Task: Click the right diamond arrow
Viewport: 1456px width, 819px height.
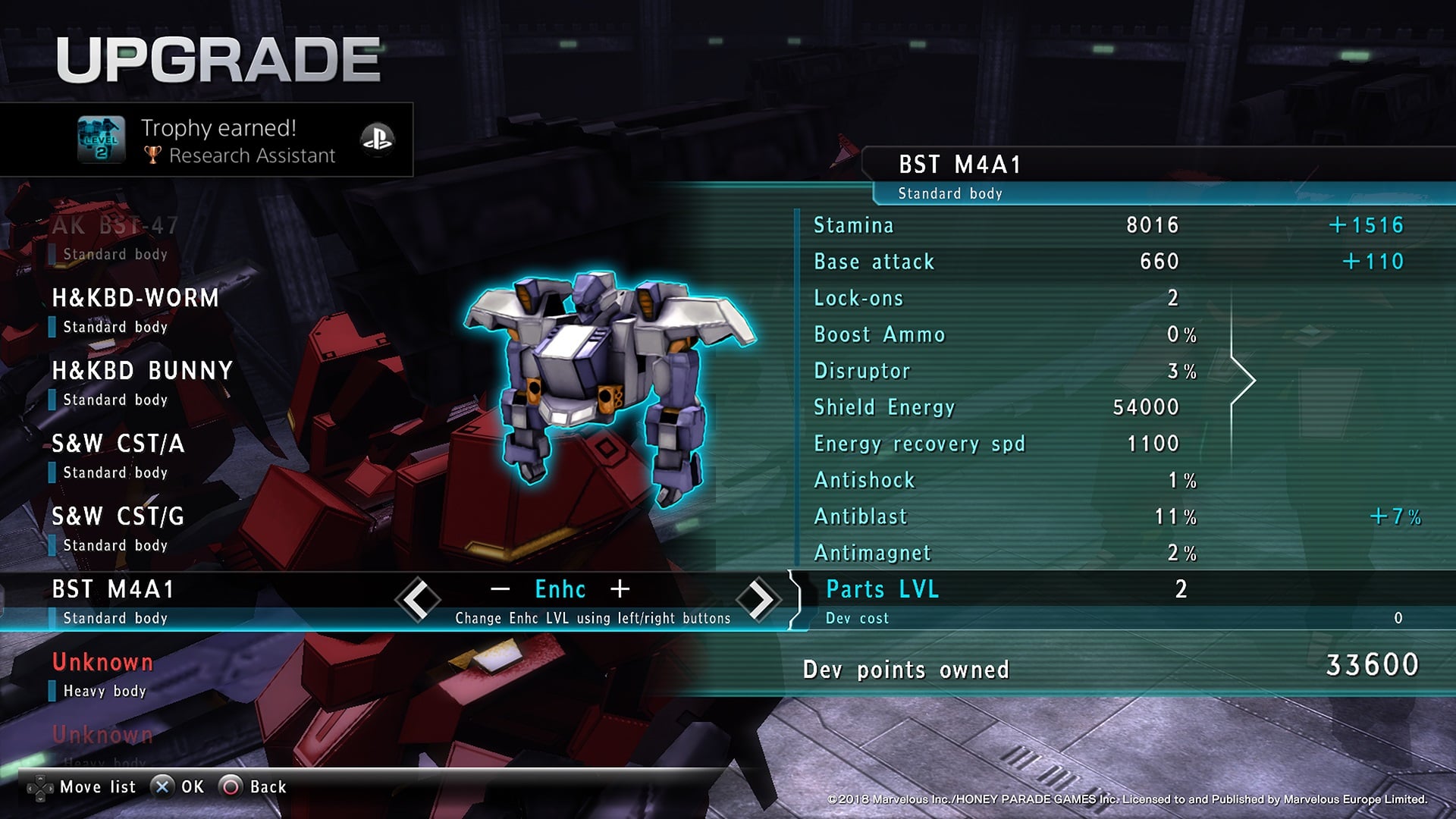Action: tap(758, 600)
